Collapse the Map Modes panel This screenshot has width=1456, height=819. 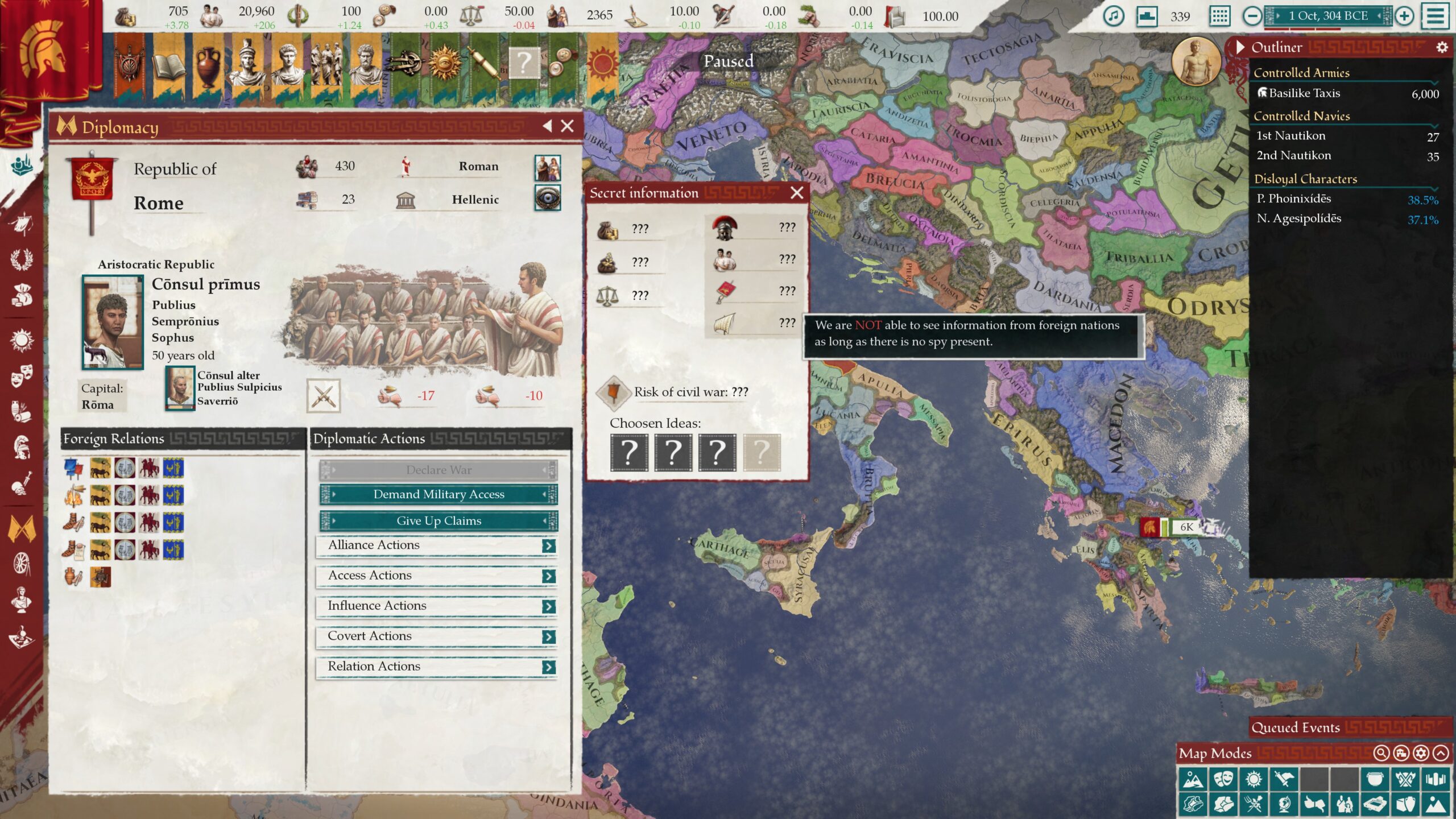tap(1441, 754)
